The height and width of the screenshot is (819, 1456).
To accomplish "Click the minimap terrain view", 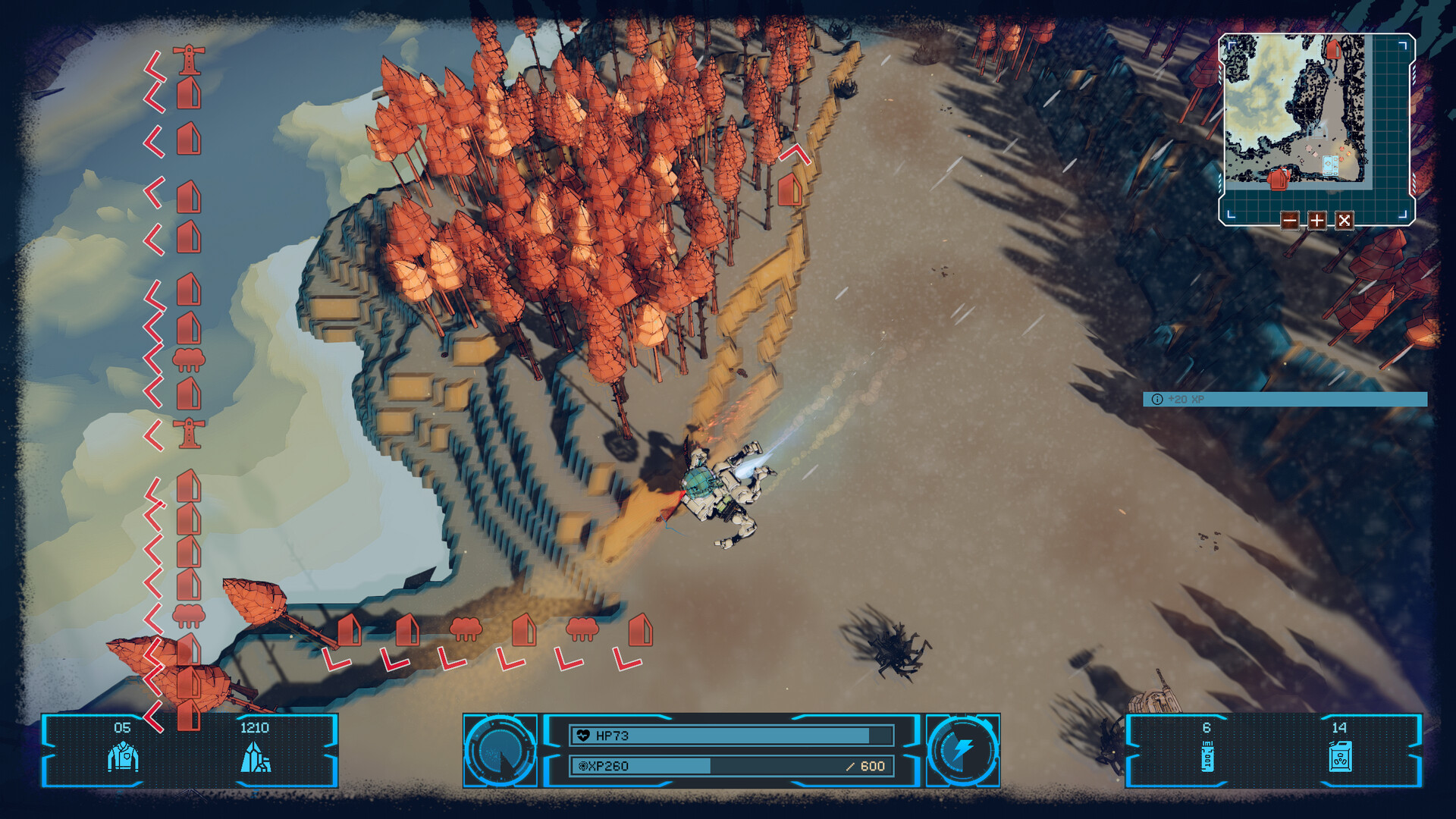I will tap(1297, 110).
